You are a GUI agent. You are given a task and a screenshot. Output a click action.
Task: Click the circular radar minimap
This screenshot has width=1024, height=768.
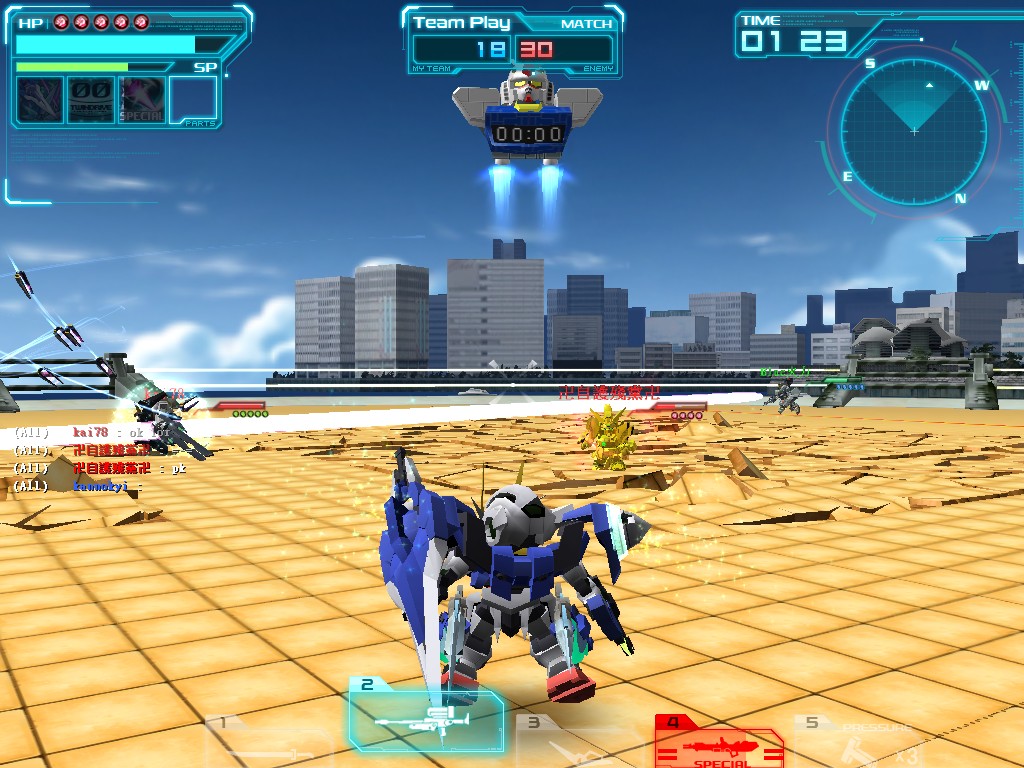914,131
